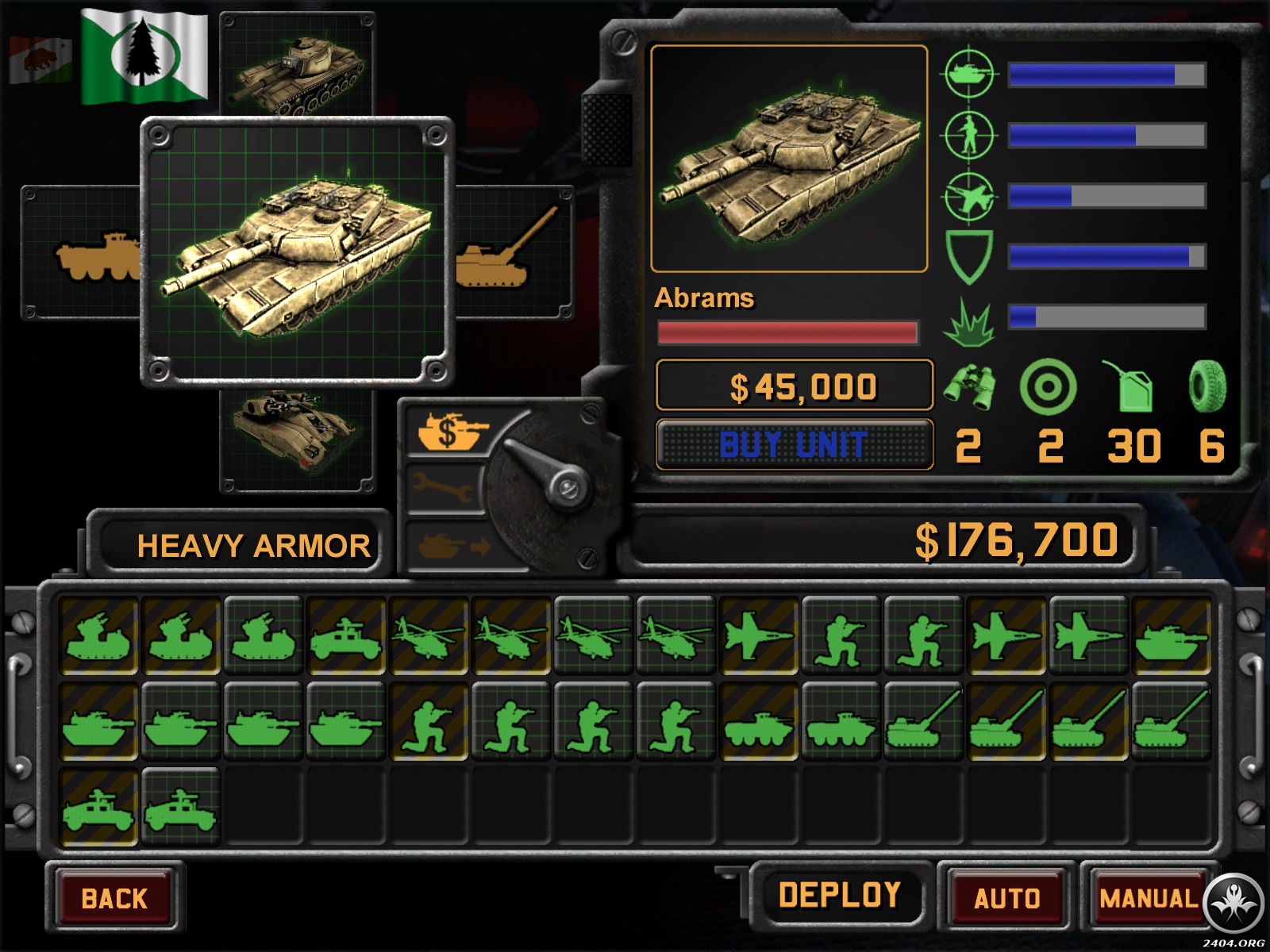The image size is (1270, 952).
Task: Click the BUY UNIT button
Action: (x=793, y=444)
